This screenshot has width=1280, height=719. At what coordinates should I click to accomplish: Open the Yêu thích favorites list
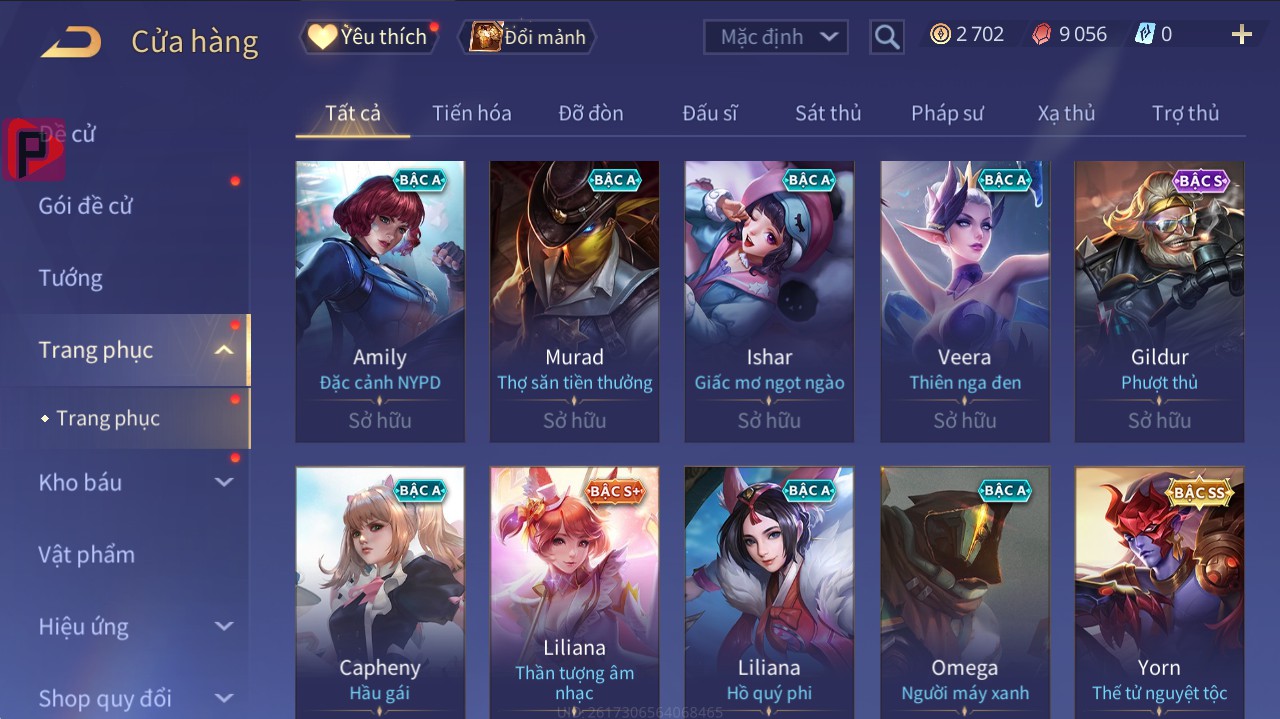[368, 37]
